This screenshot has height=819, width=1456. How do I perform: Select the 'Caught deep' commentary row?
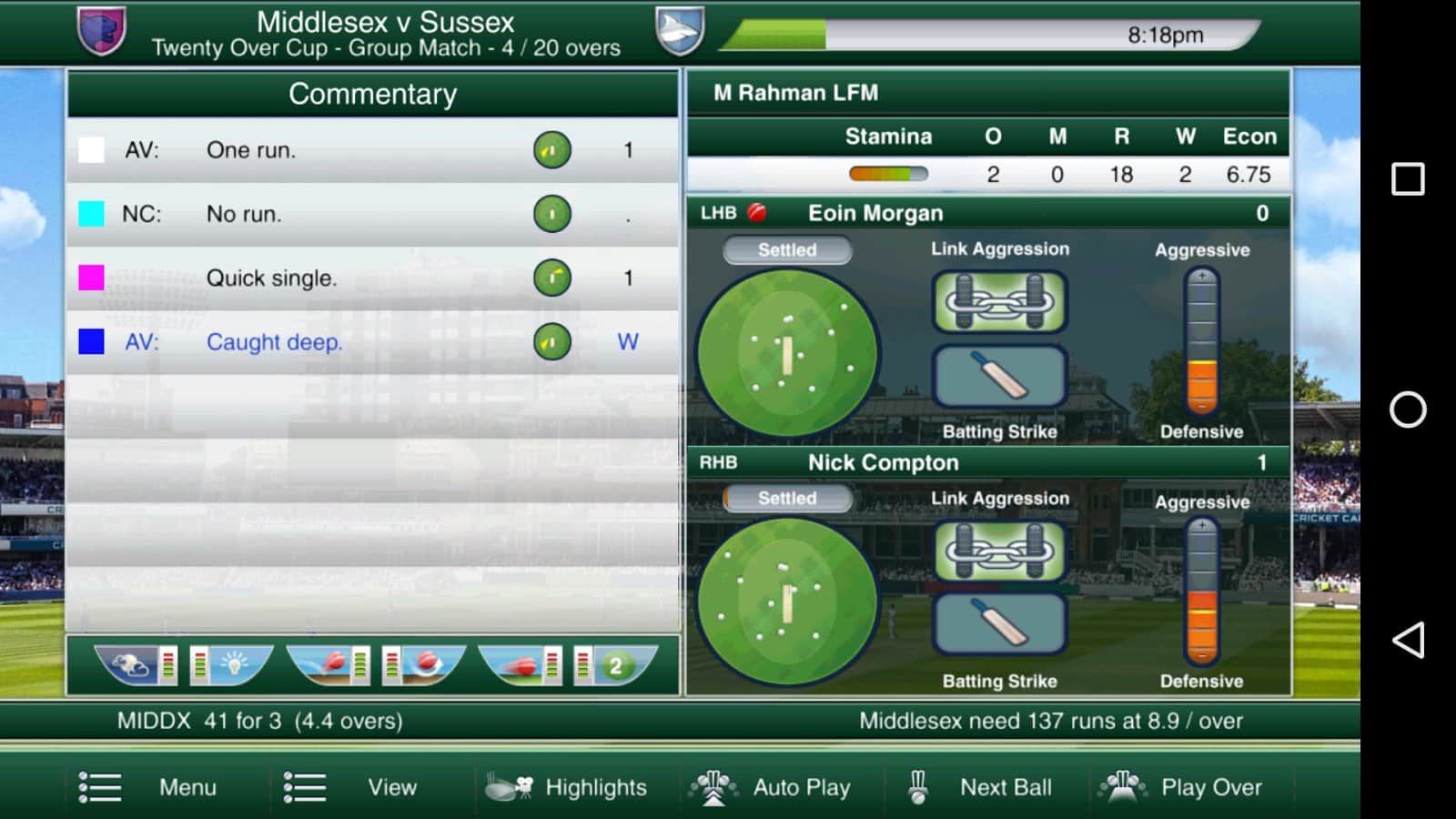click(x=372, y=342)
